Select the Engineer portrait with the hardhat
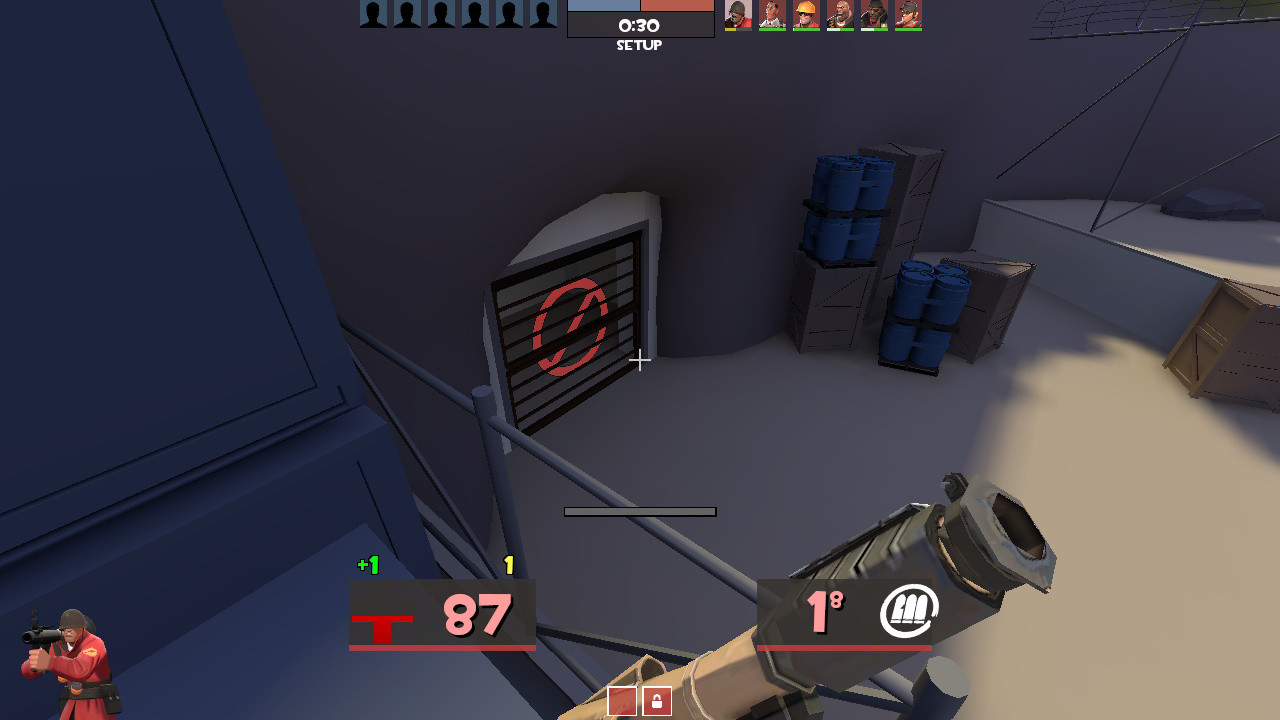Viewport: 1280px width, 720px height. [x=806, y=13]
